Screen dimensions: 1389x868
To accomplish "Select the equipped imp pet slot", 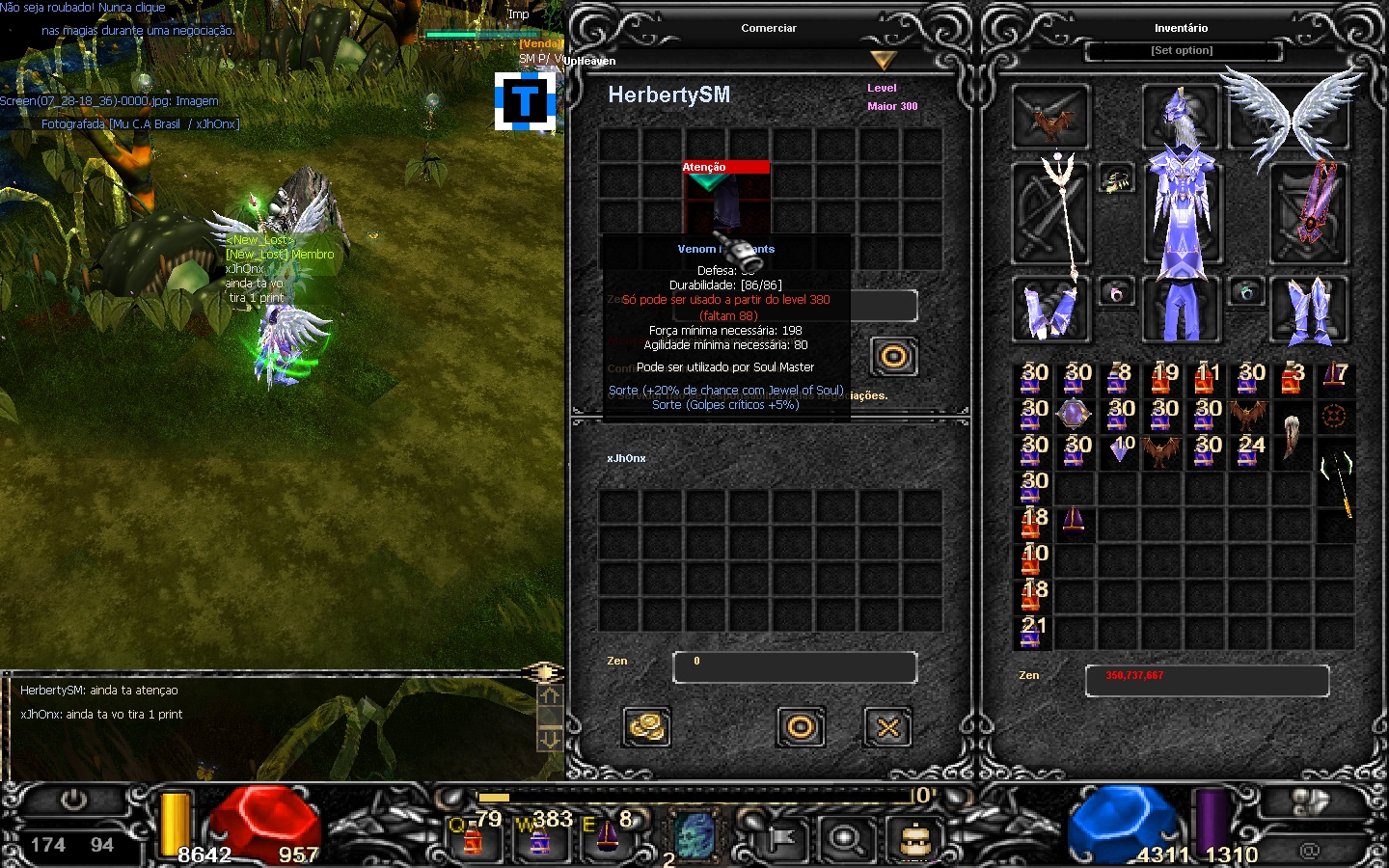I will pos(1050,118).
